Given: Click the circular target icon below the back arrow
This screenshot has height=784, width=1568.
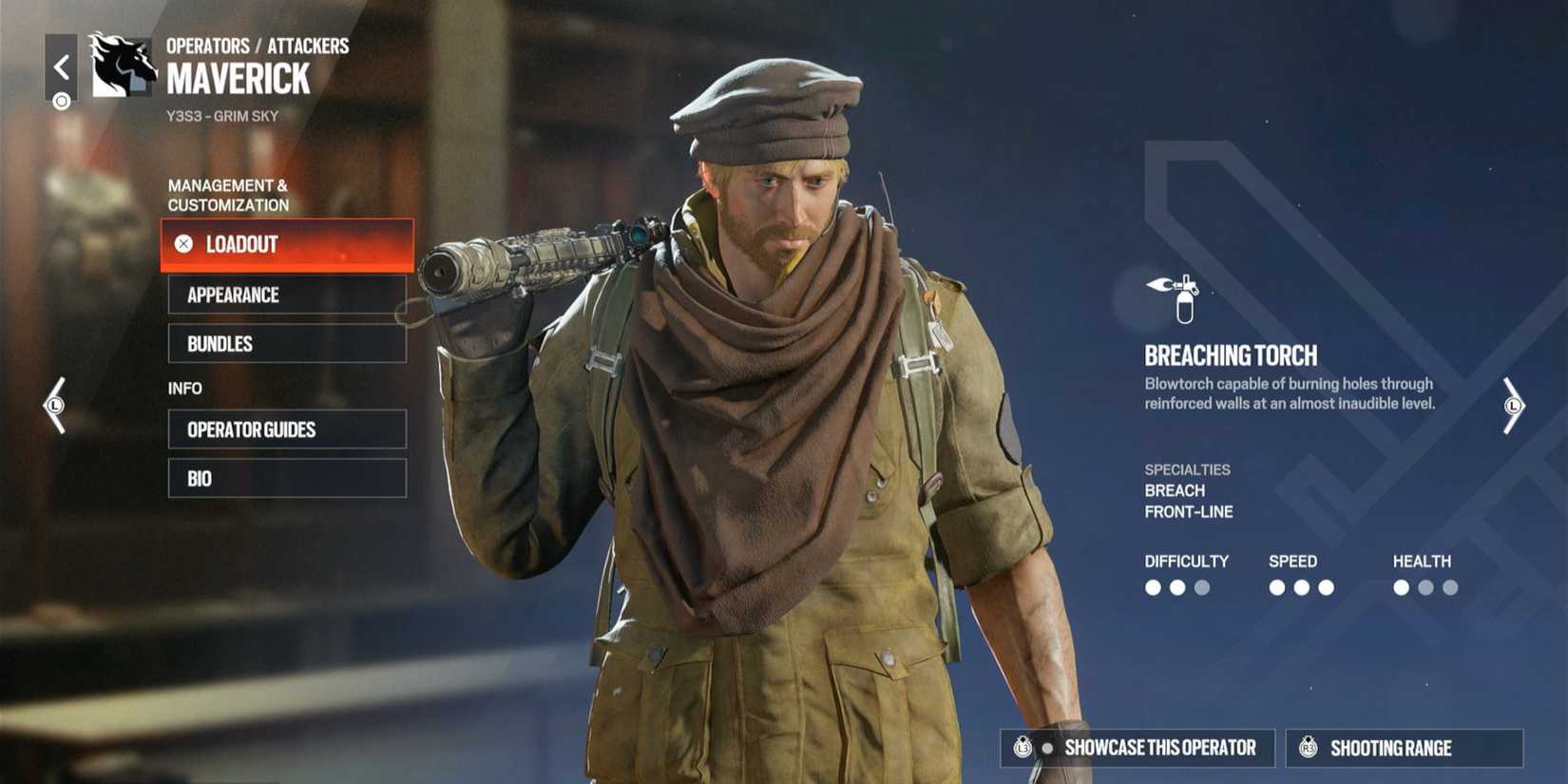Looking at the screenshot, I should click(x=61, y=99).
